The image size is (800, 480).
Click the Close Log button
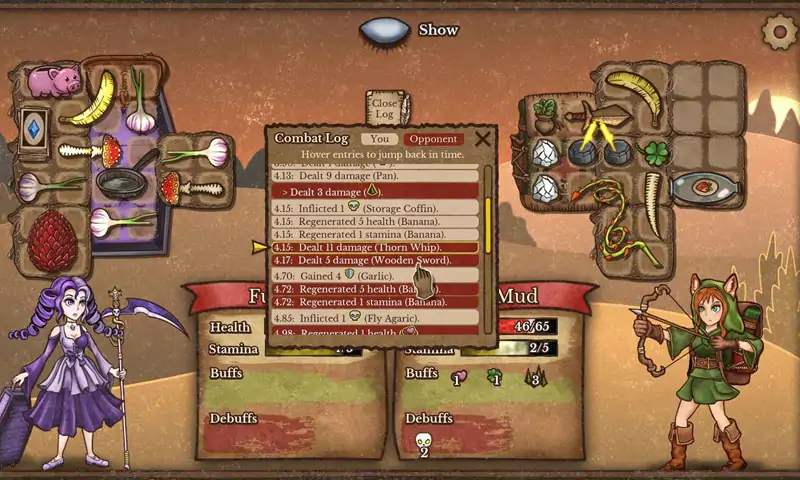pyautogui.click(x=385, y=105)
